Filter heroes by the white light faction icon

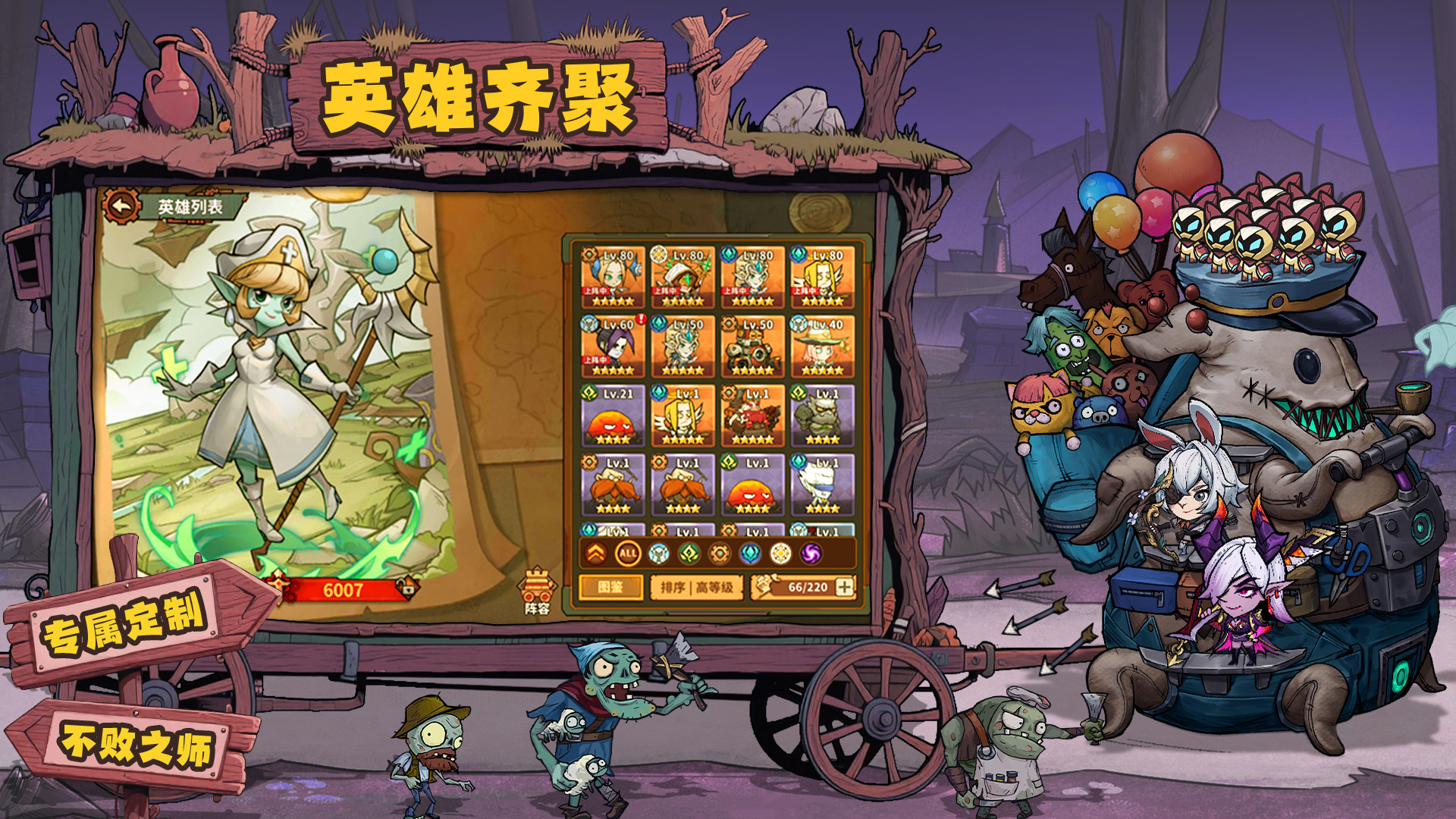click(x=781, y=552)
